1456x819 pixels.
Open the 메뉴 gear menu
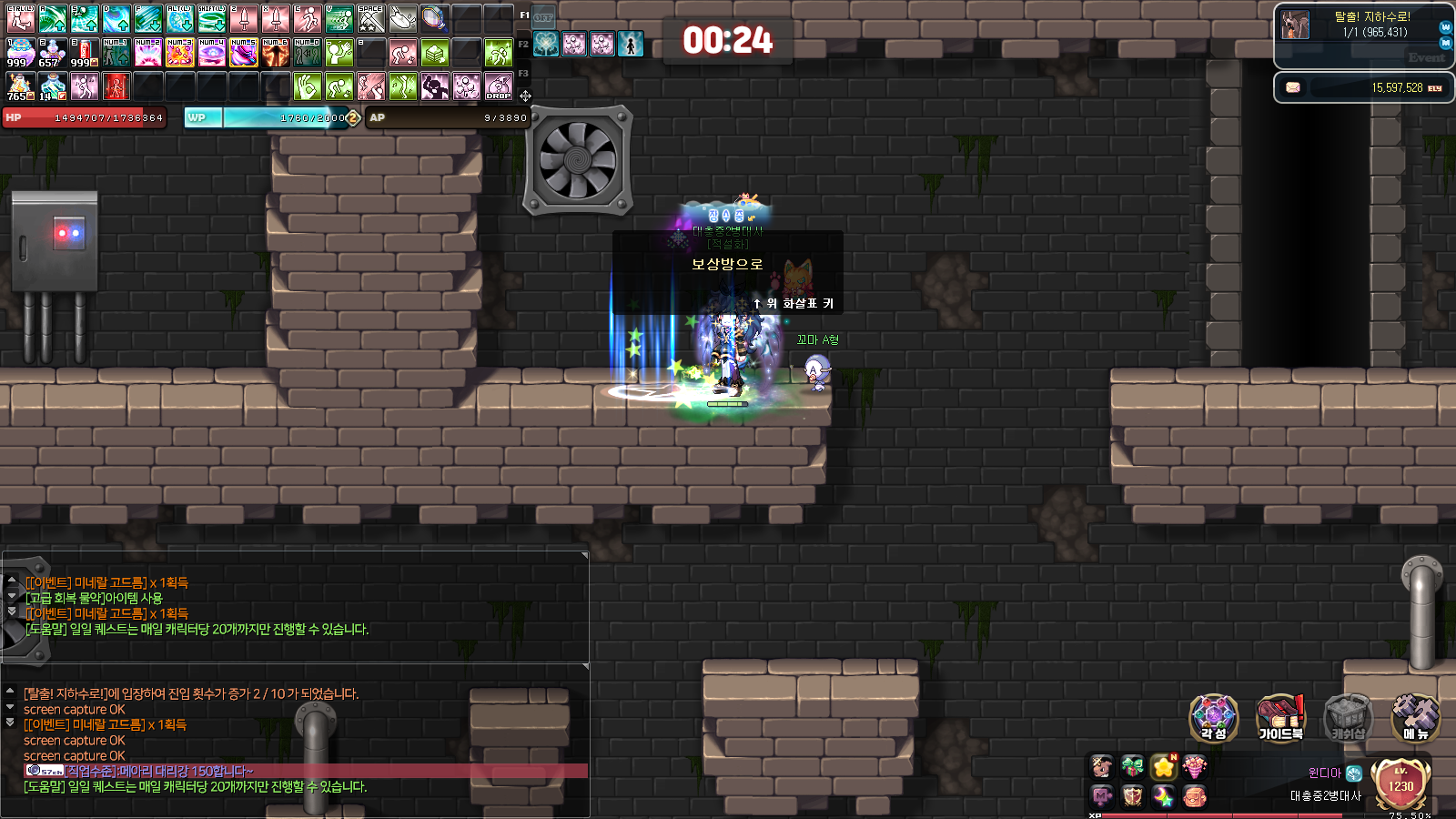1415,718
